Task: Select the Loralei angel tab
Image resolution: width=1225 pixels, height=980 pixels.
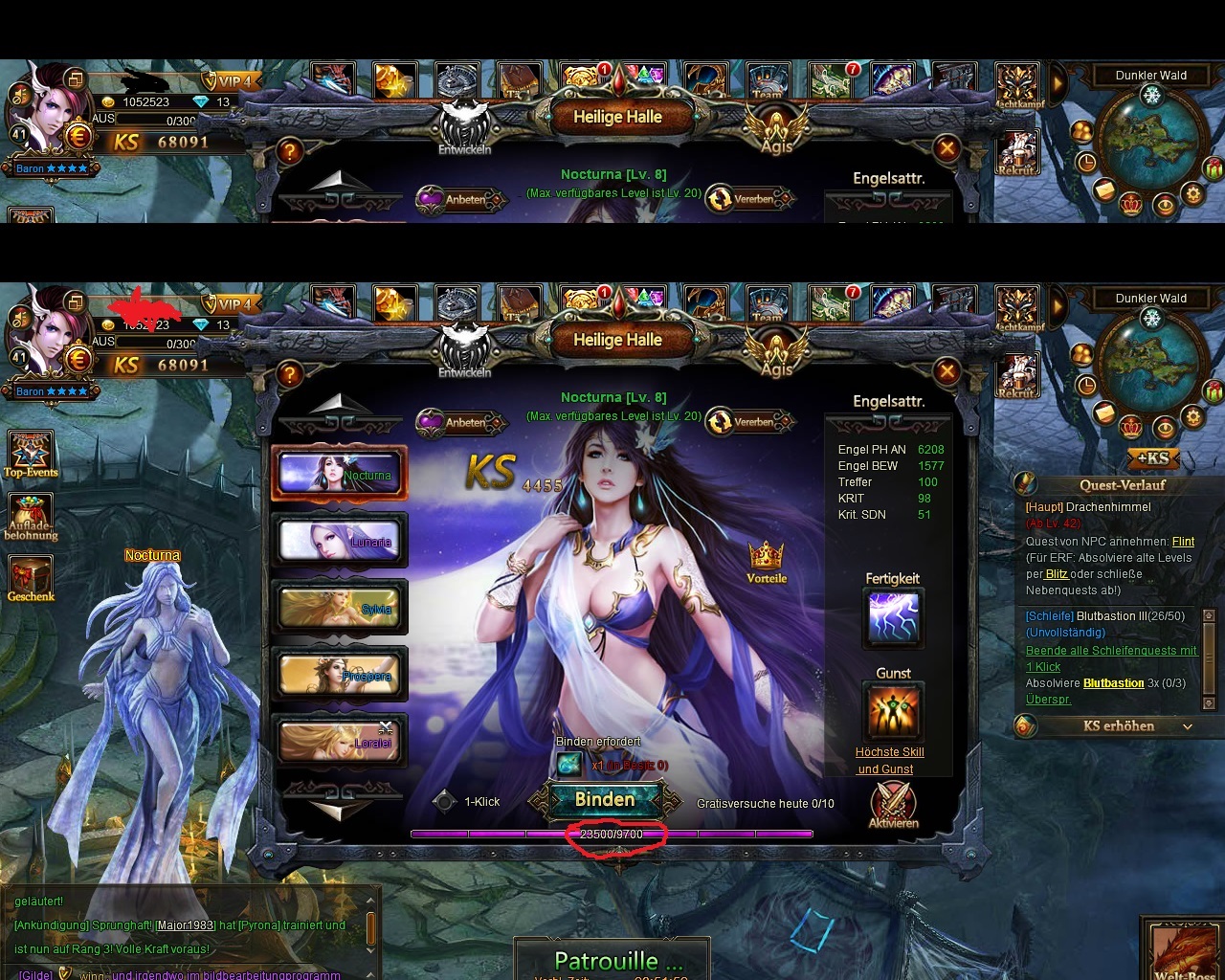Action: pos(339,742)
